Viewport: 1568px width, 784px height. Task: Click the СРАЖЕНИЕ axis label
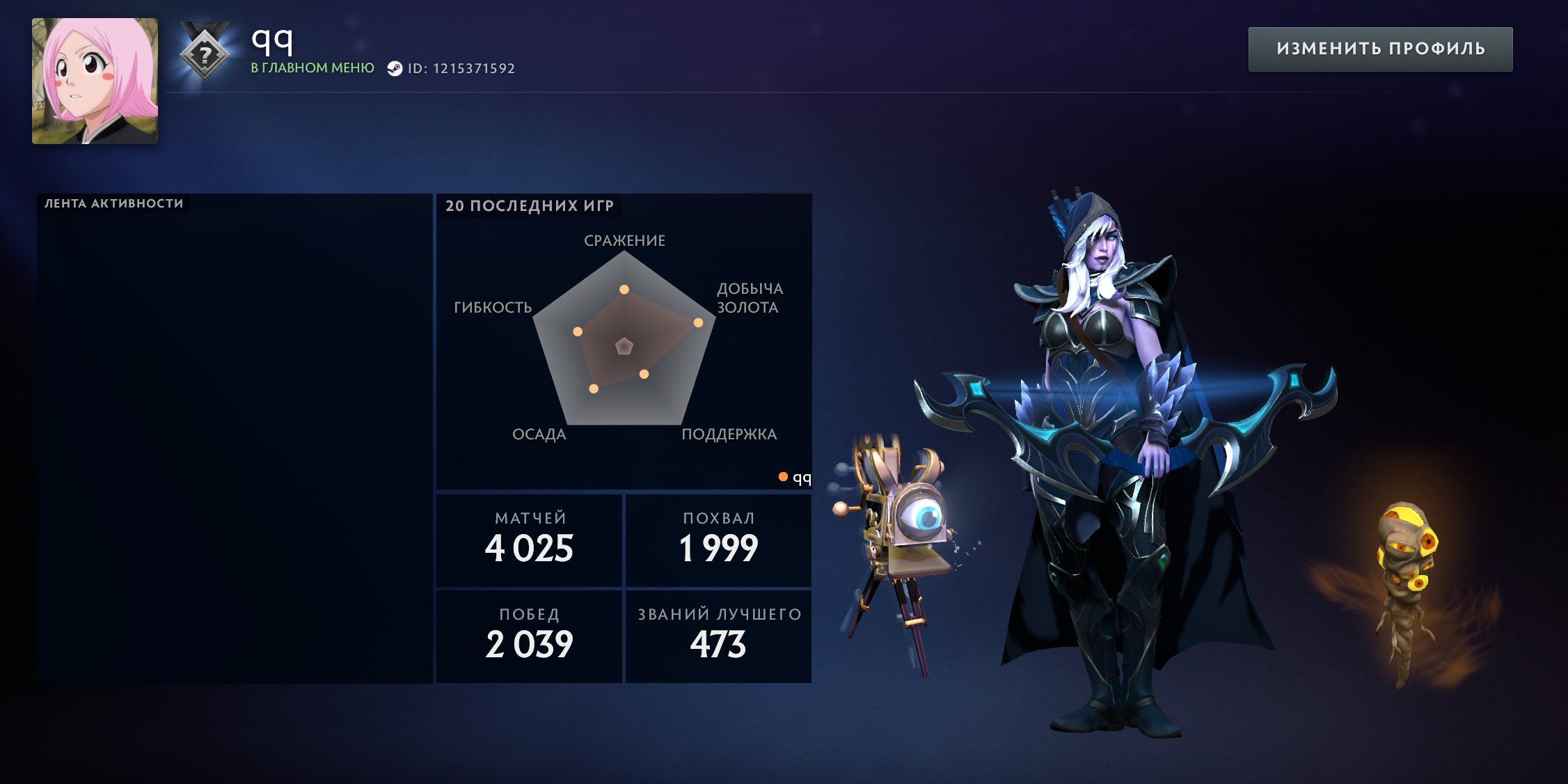tap(624, 240)
